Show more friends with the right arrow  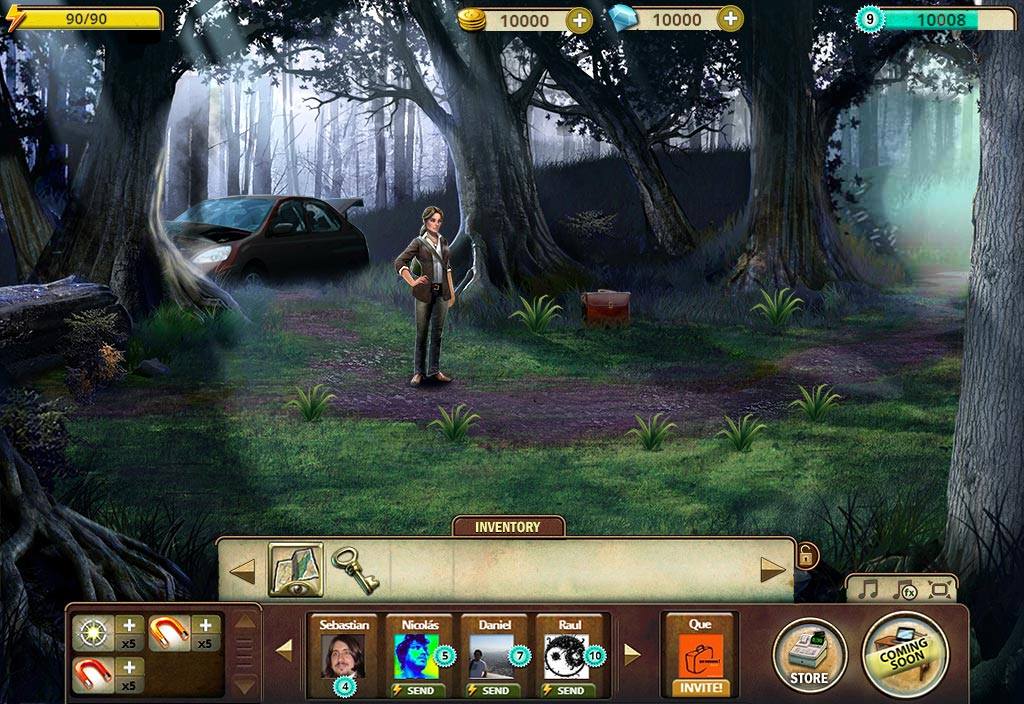pyautogui.click(x=631, y=654)
